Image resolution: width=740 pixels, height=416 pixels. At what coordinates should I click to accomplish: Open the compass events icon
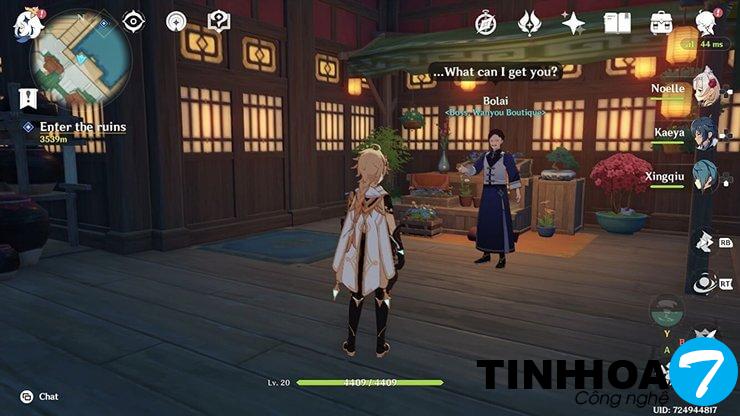point(486,22)
